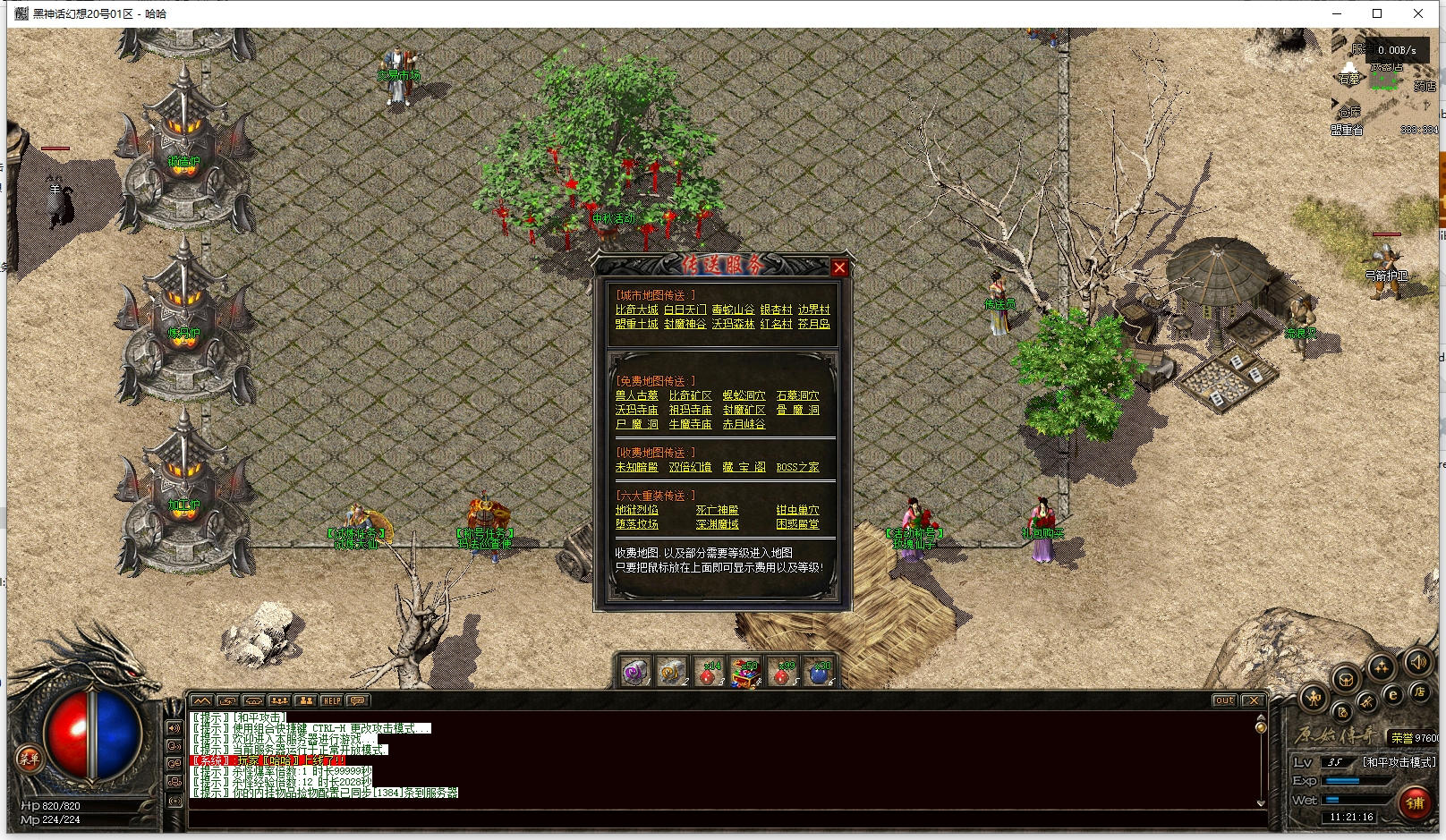Select the 石墓洞穴 free map

point(797,395)
